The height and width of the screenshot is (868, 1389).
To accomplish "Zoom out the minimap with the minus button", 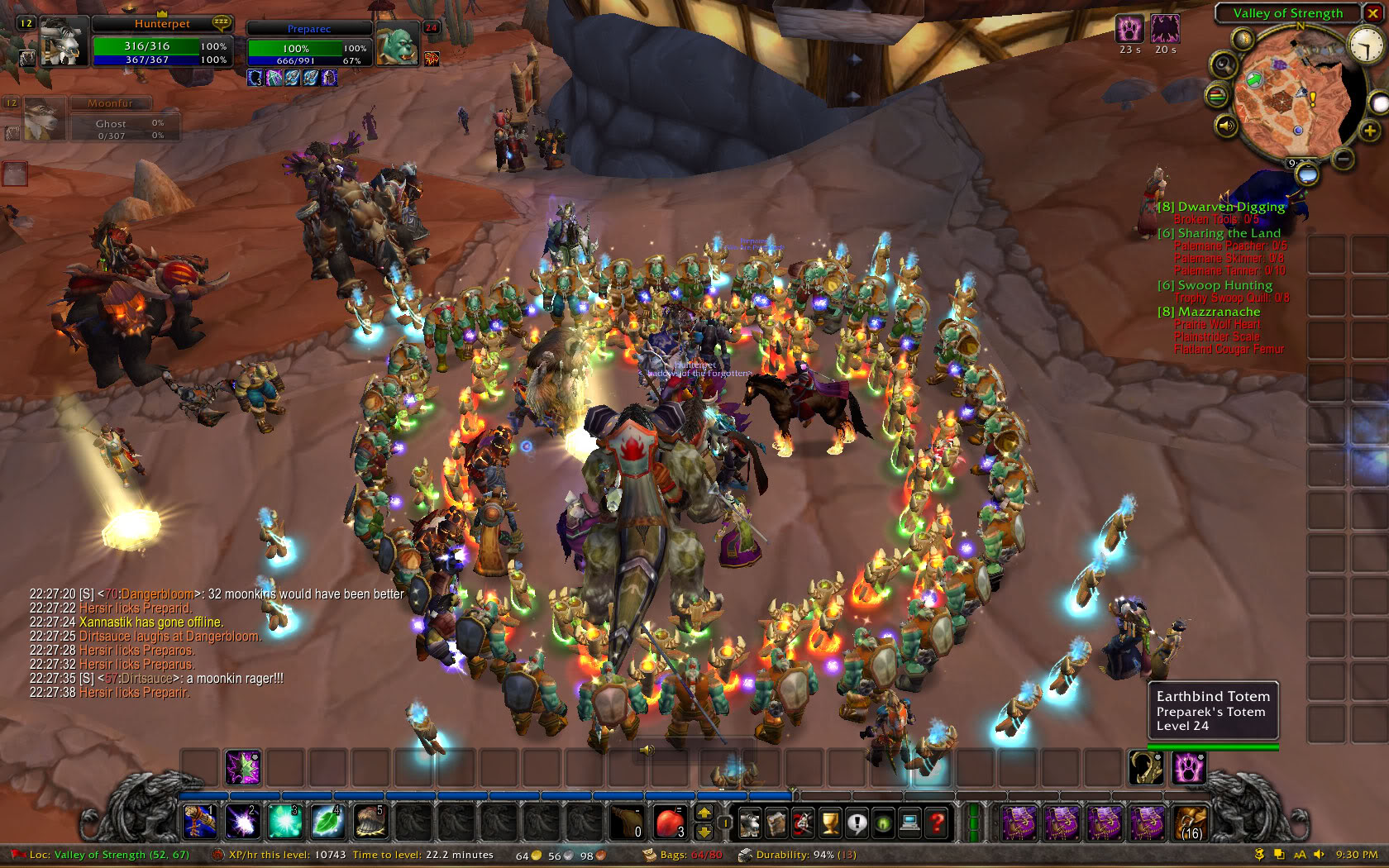I will tap(1344, 157).
